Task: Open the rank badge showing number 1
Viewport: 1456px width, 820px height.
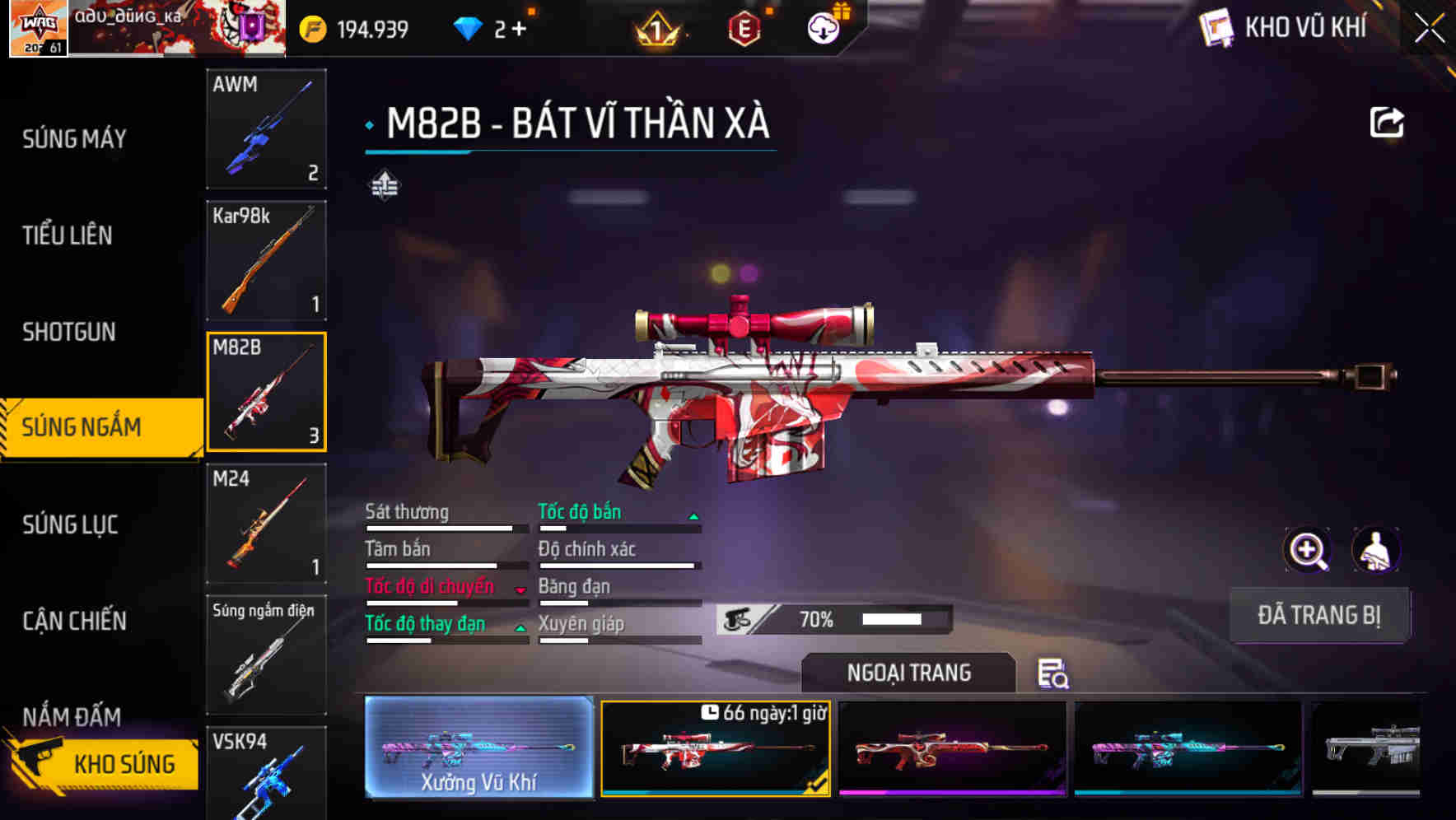Action: pos(655,27)
